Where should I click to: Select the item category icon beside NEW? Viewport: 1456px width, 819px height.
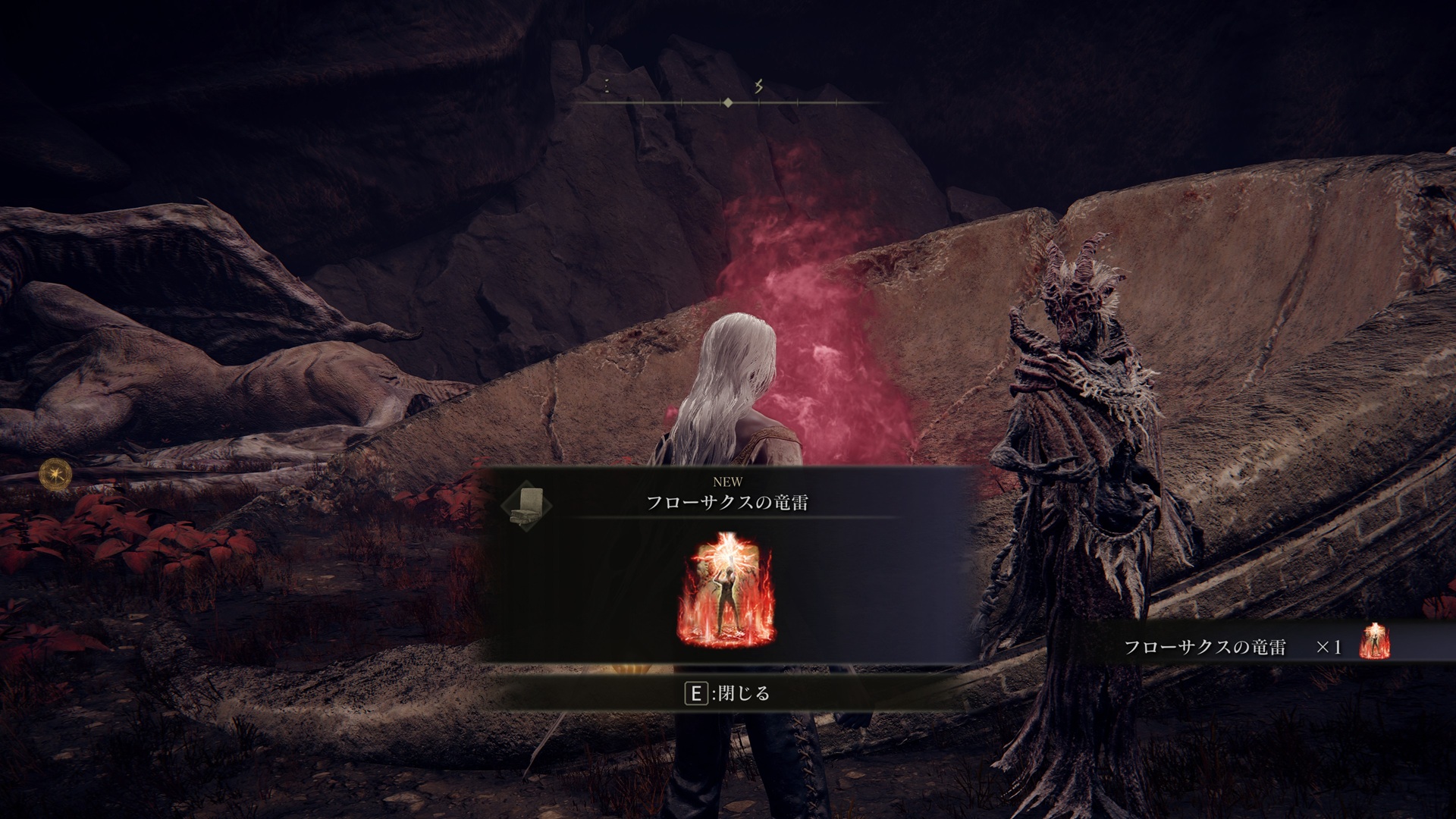(526, 504)
